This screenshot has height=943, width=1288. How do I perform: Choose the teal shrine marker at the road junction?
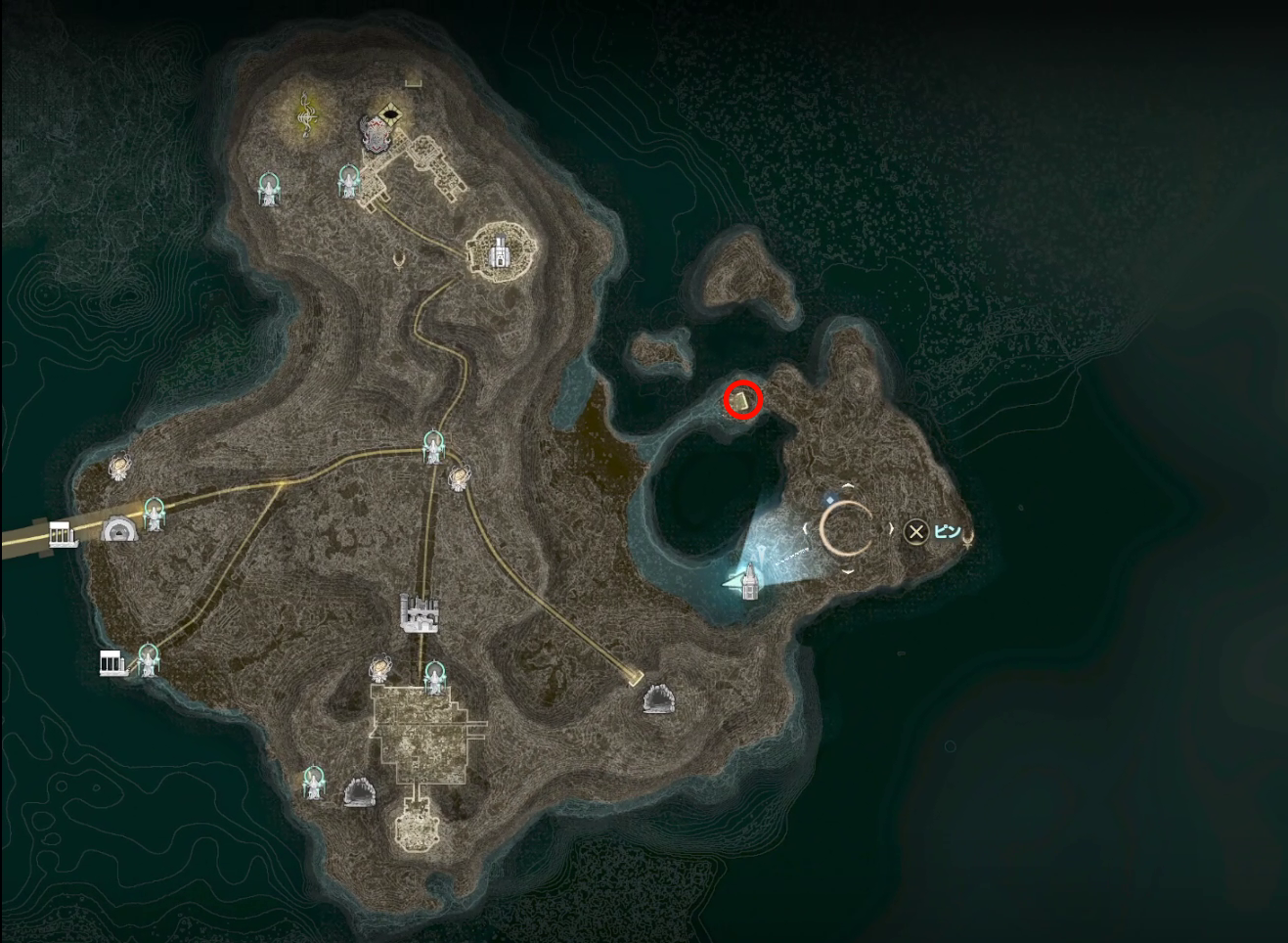pos(433,447)
